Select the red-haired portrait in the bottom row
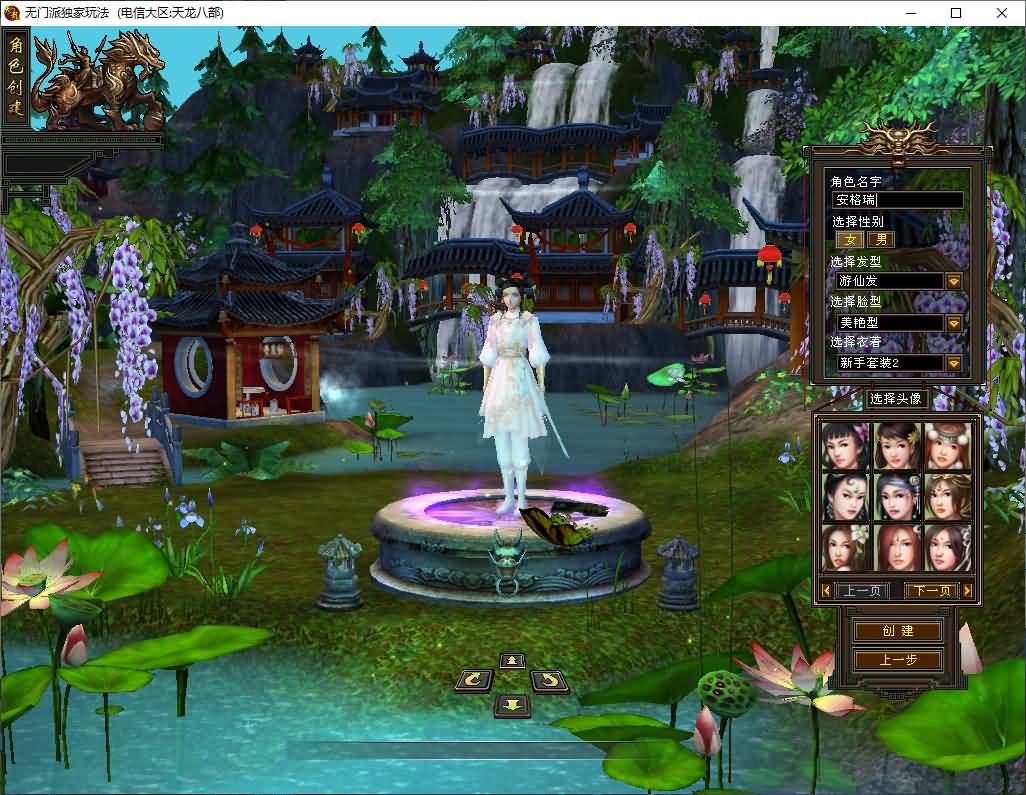The height and width of the screenshot is (795, 1026). click(897, 548)
